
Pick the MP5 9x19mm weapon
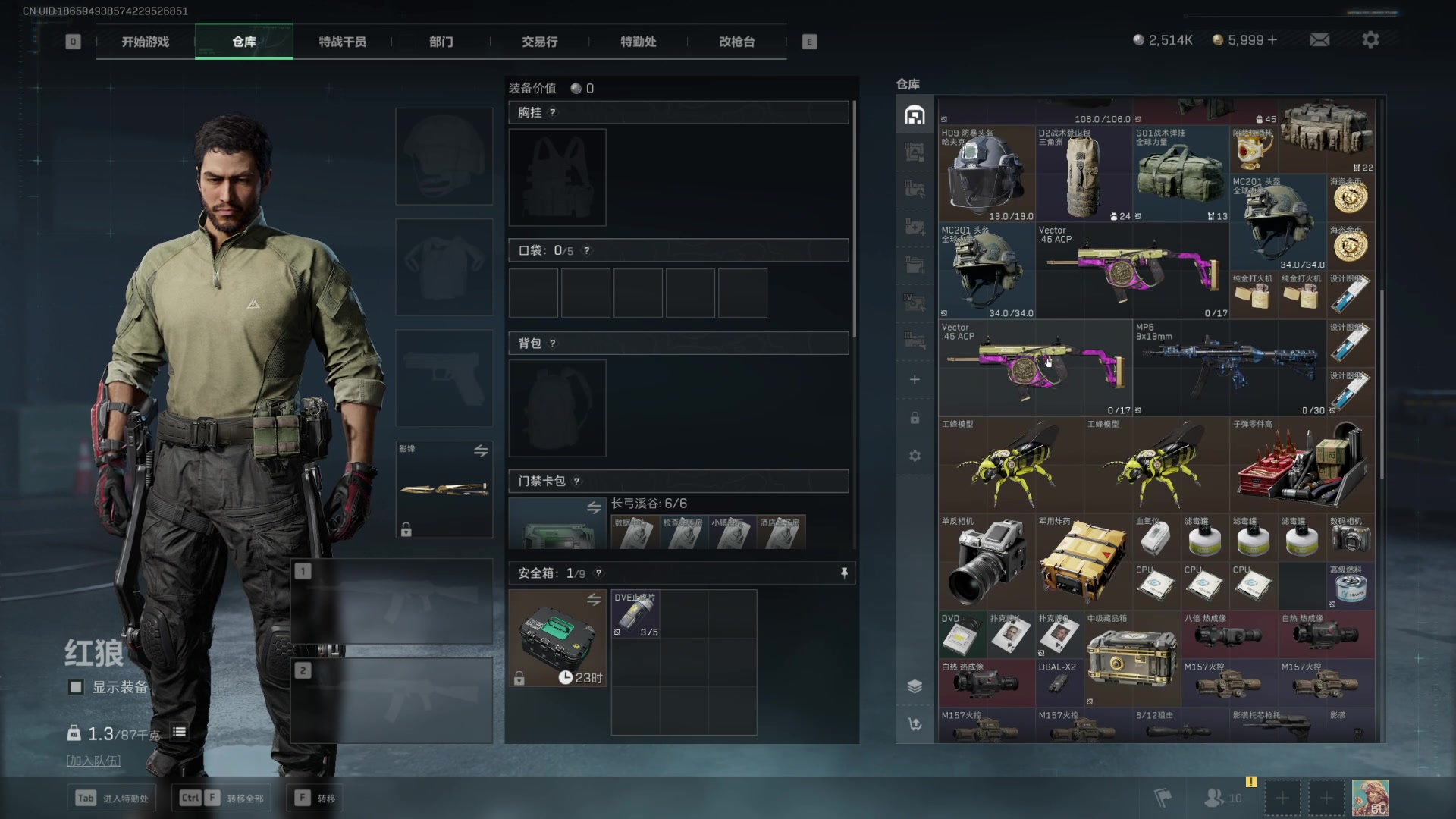[x=1229, y=368]
